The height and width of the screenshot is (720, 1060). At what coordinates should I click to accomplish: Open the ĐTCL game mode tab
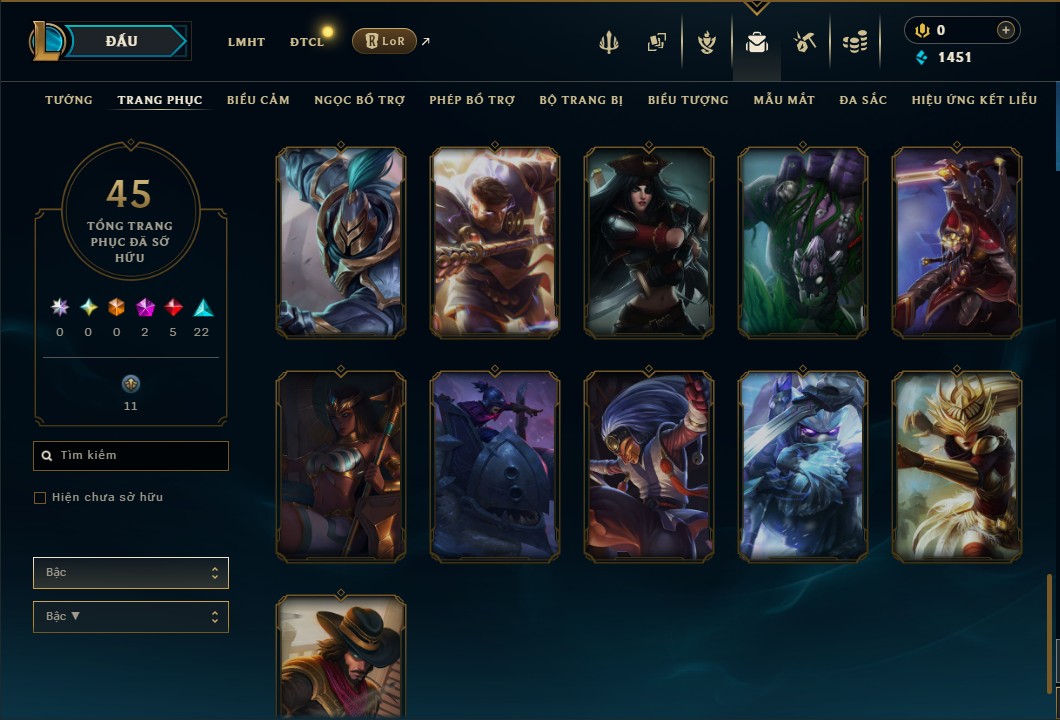[x=307, y=42]
